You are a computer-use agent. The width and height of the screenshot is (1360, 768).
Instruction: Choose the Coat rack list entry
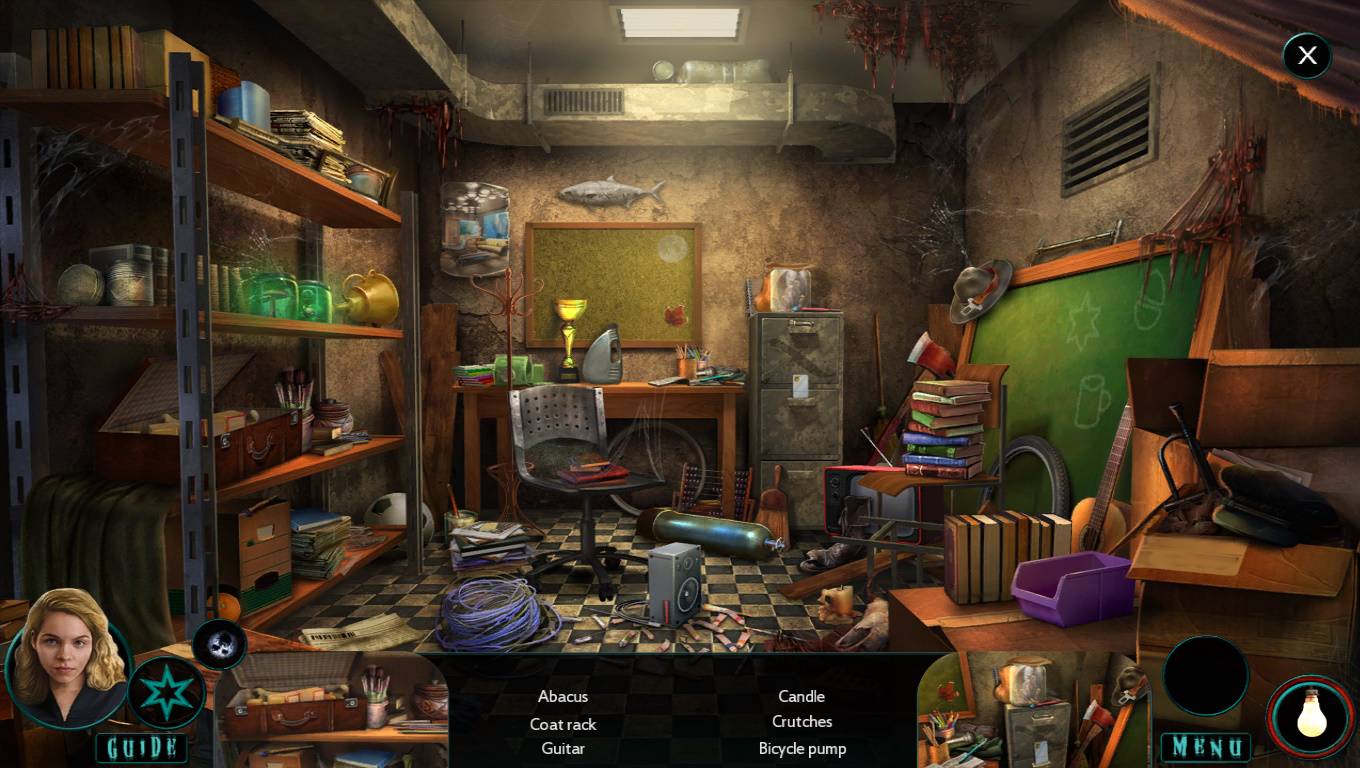click(563, 724)
